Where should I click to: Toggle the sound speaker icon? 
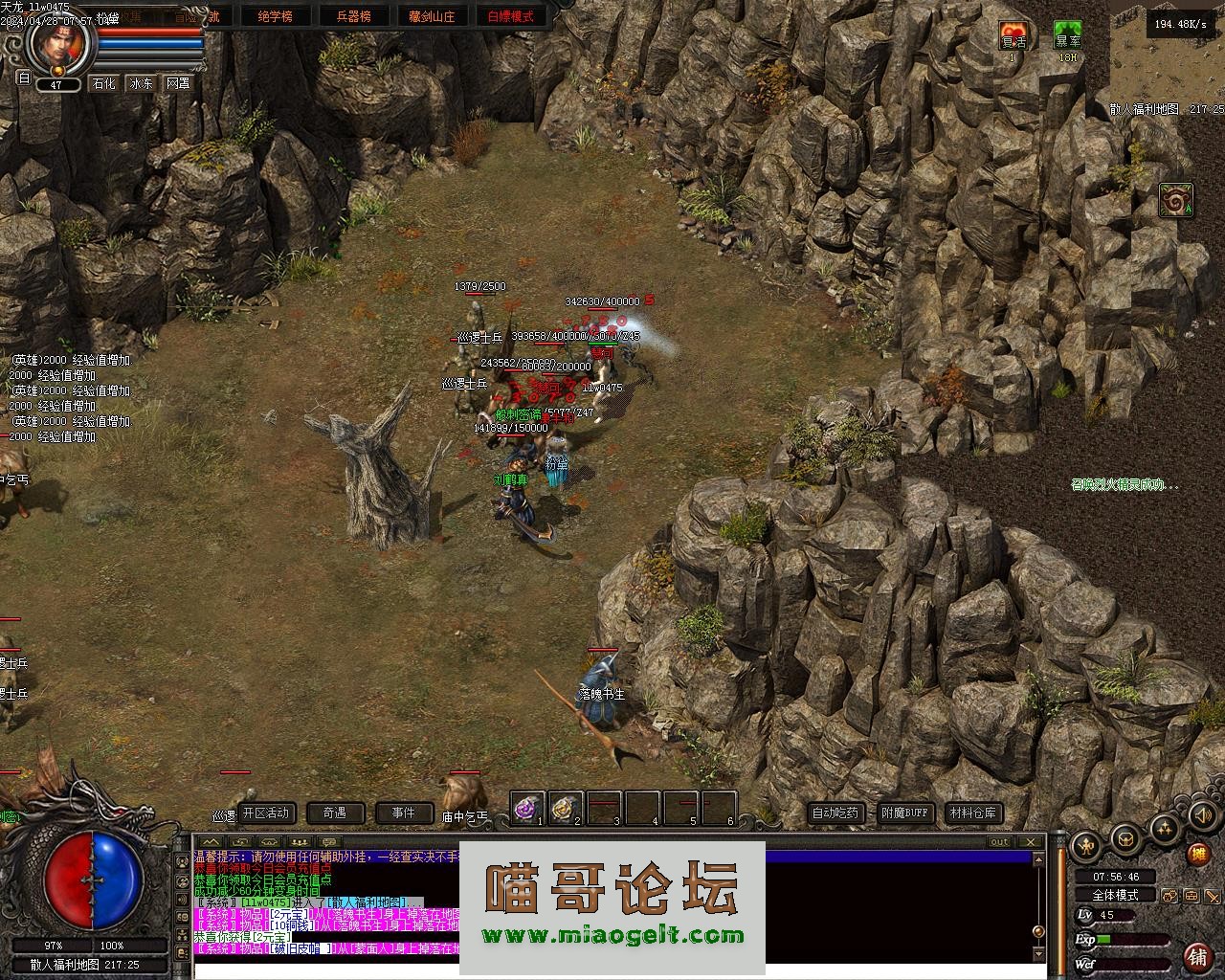(1202, 815)
